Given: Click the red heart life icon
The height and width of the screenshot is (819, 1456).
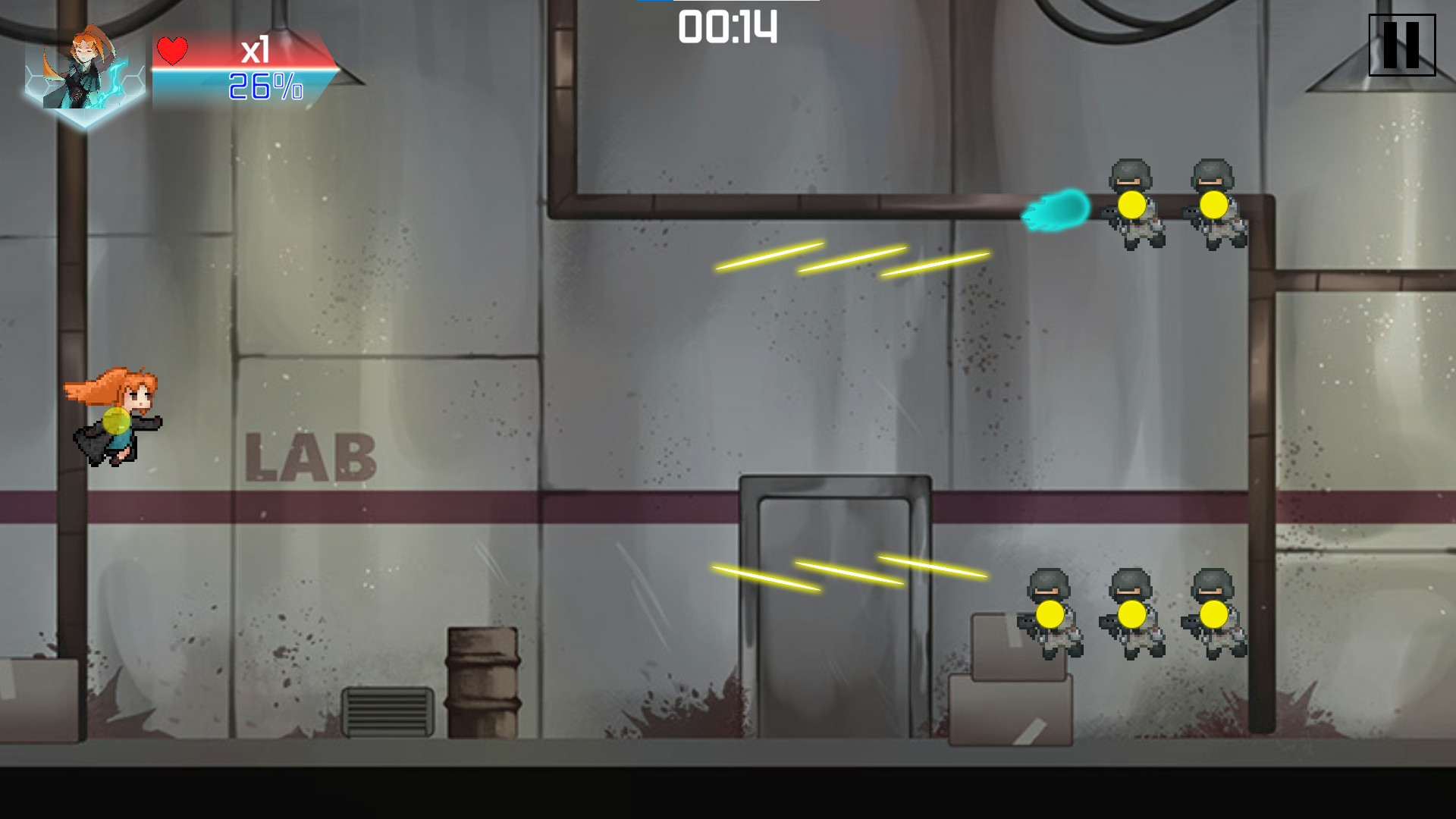Looking at the screenshot, I should point(173,52).
